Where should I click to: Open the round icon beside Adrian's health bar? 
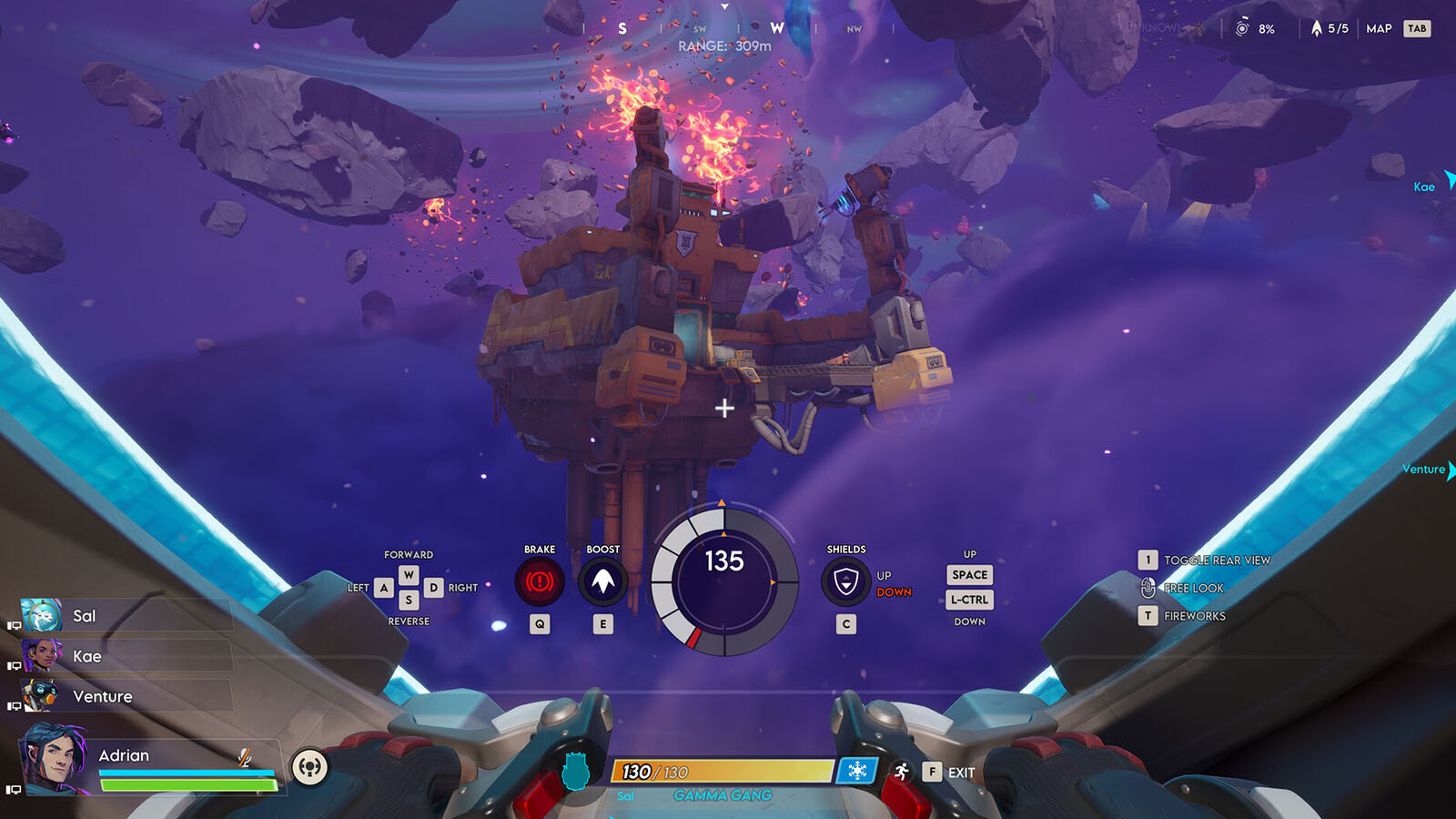point(309,767)
